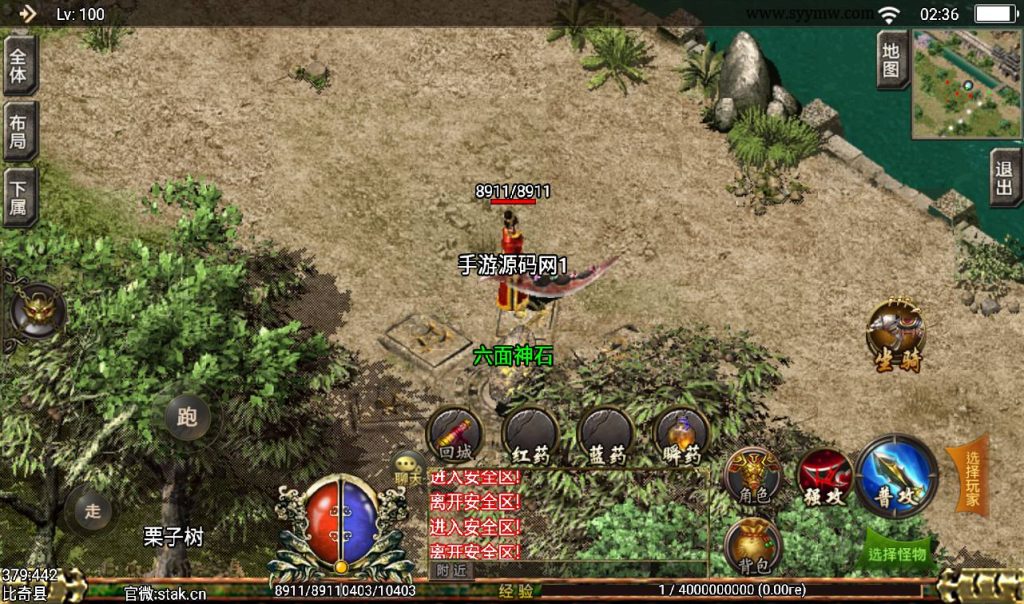Use the 瞬药 instant potion slot
The width and height of the screenshot is (1024, 604).
681,436
